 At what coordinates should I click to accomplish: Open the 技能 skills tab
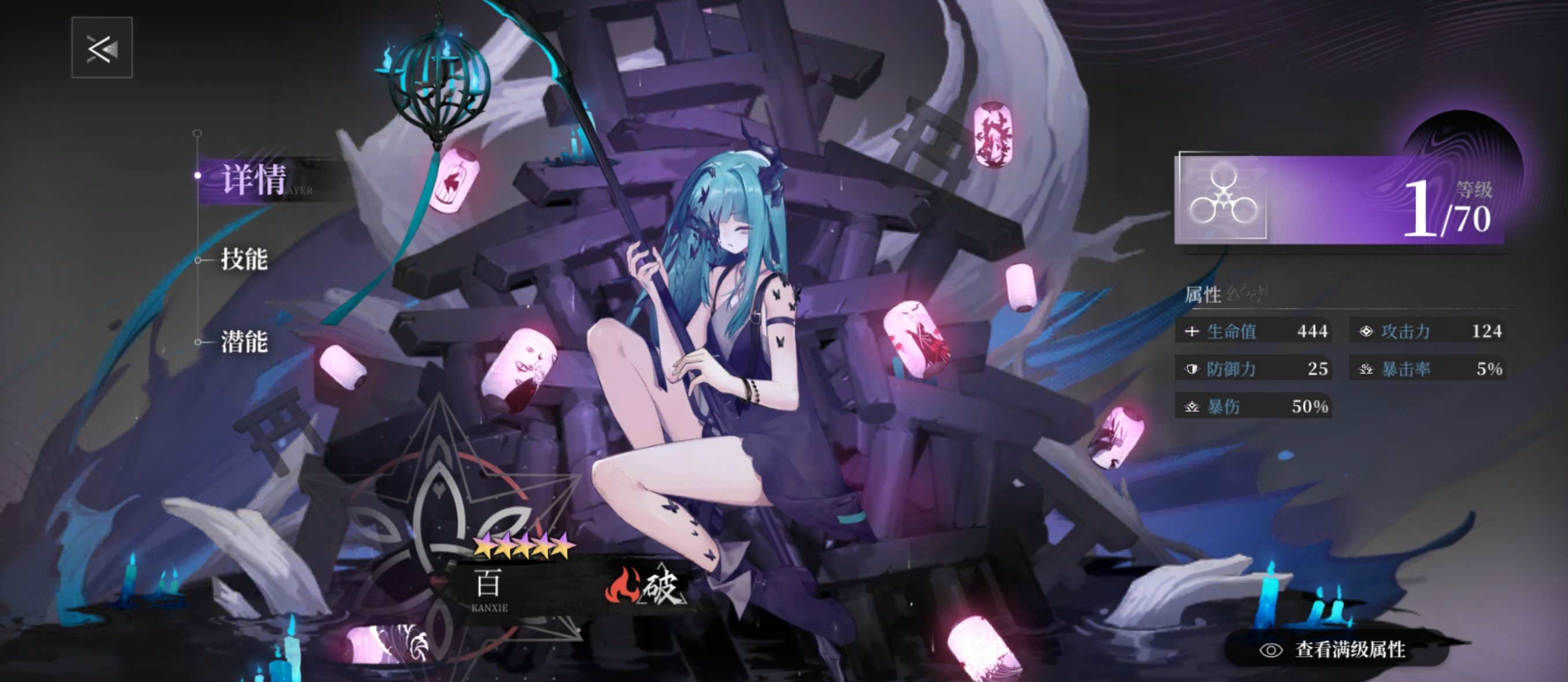coord(244,260)
